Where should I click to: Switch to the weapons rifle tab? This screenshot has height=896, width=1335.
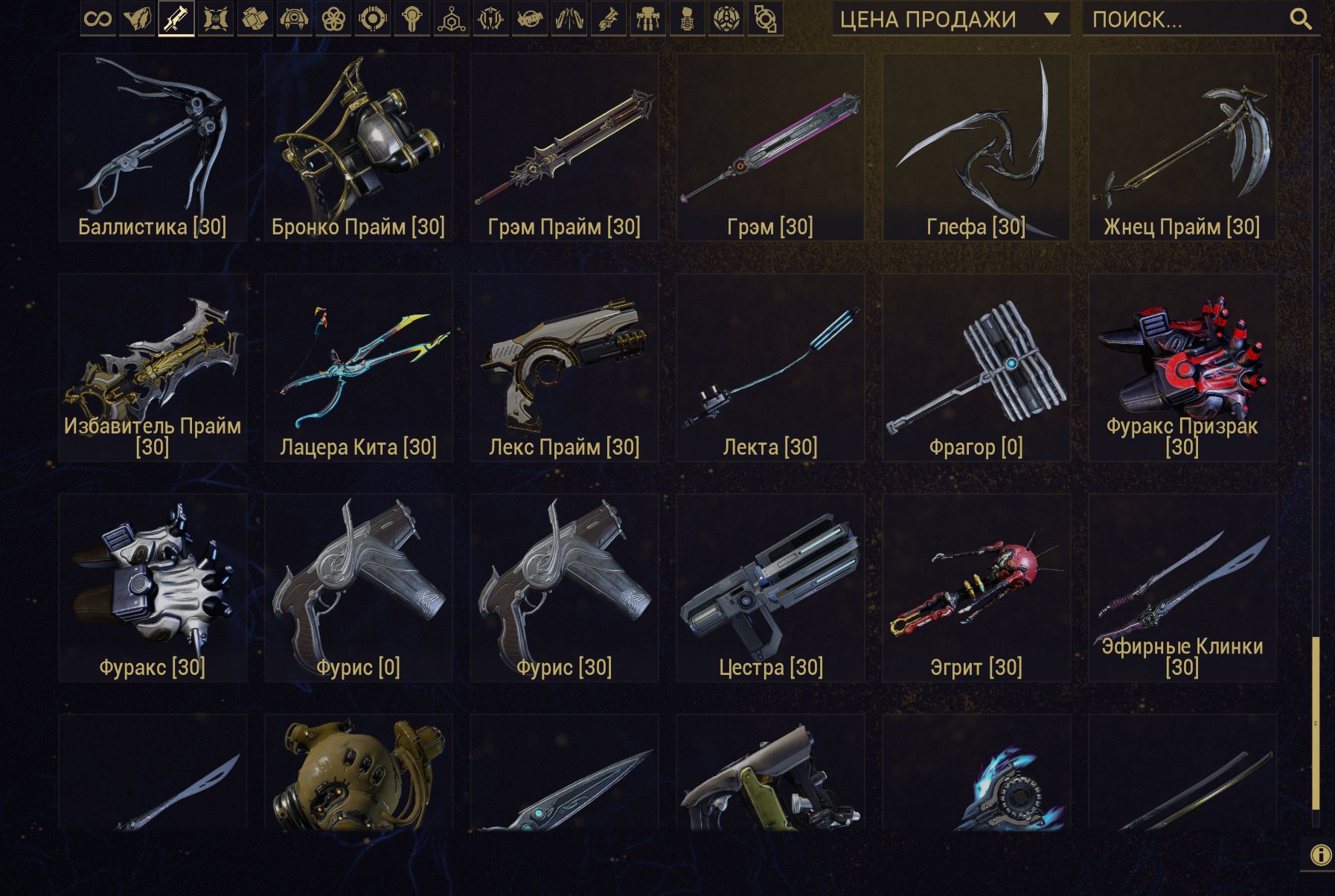[x=176, y=19]
